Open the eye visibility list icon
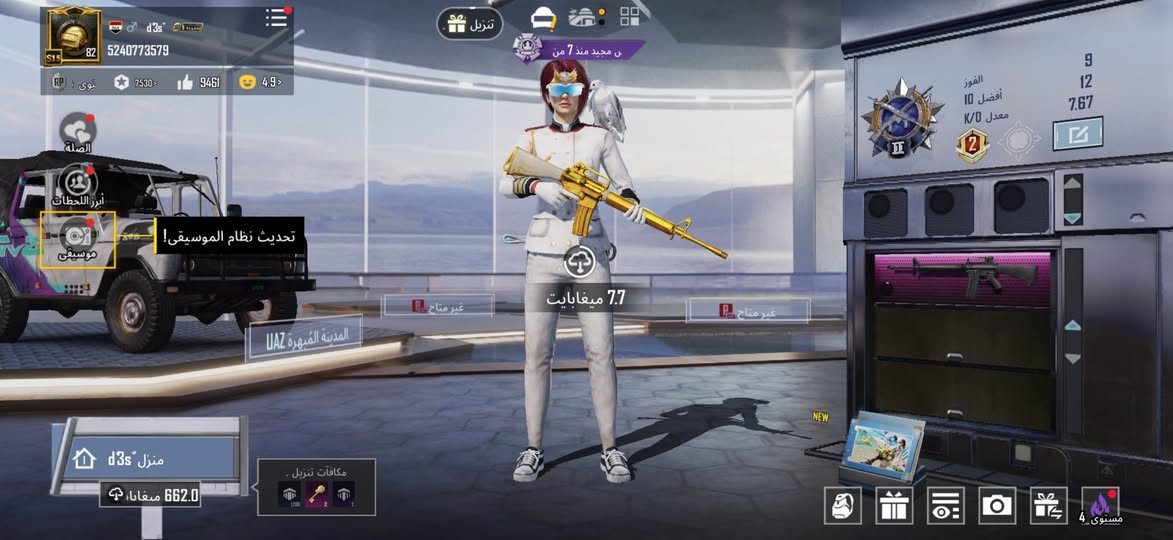 [945, 505]
